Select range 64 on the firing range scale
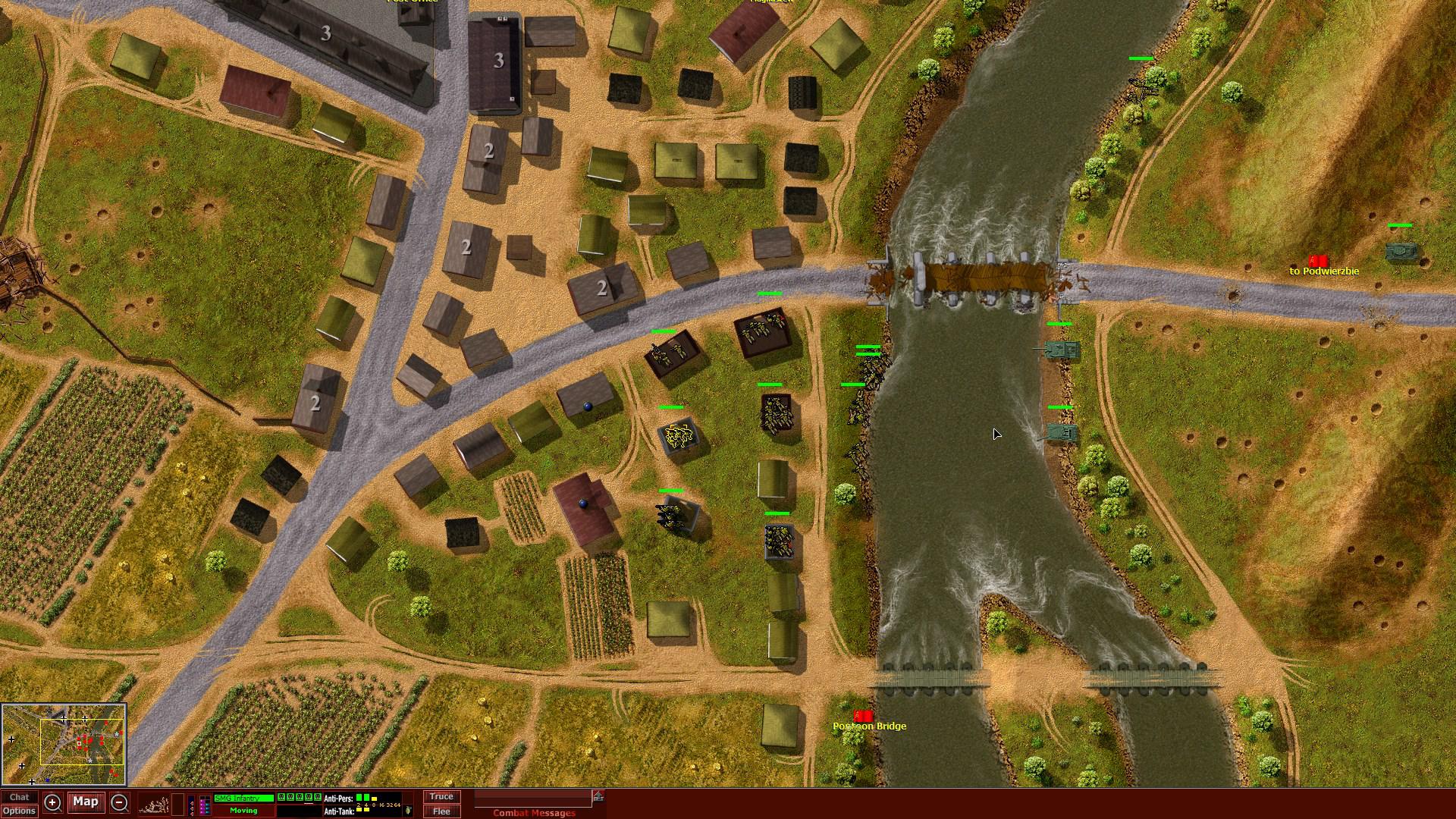1456x819 pixels. 396,805
